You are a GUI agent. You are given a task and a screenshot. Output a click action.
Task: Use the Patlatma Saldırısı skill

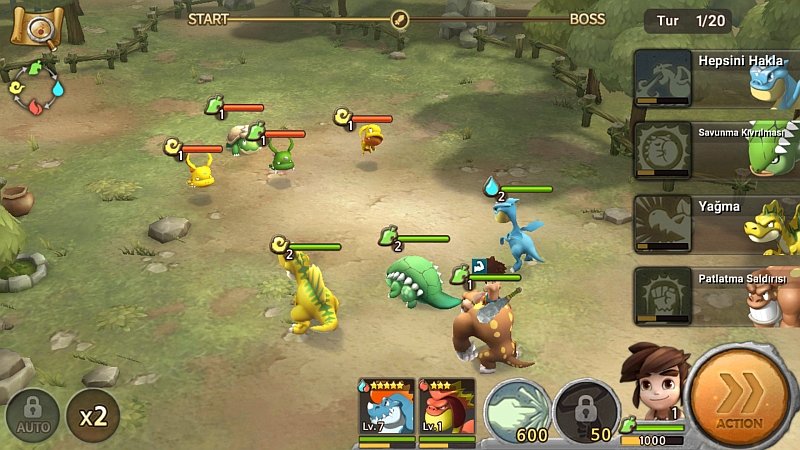coord(715,296)
